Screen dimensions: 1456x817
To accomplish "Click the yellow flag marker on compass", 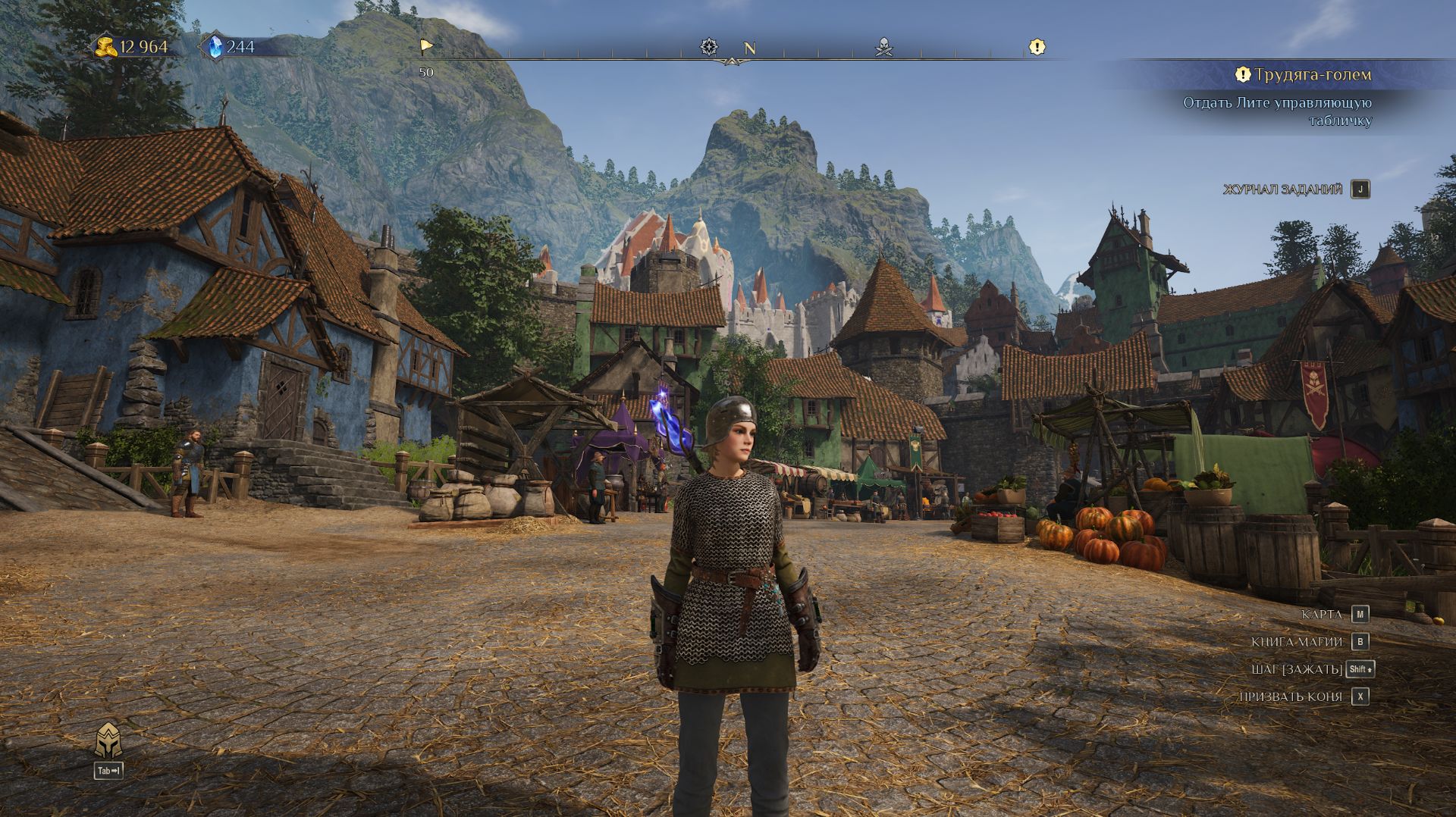I will (x=426, y=47).
